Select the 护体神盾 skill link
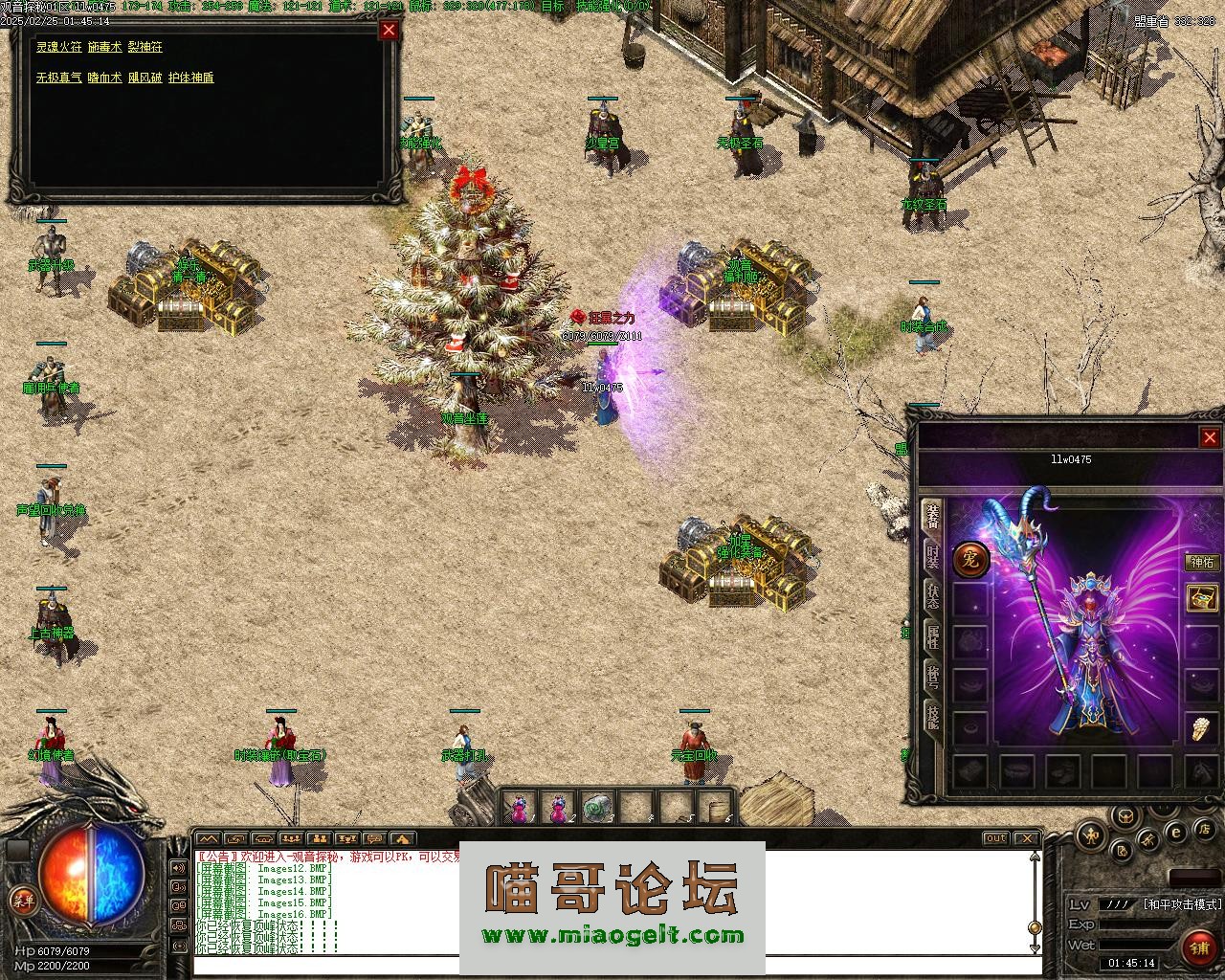Screen dimensions: 1225x980 tap(191, 78)
